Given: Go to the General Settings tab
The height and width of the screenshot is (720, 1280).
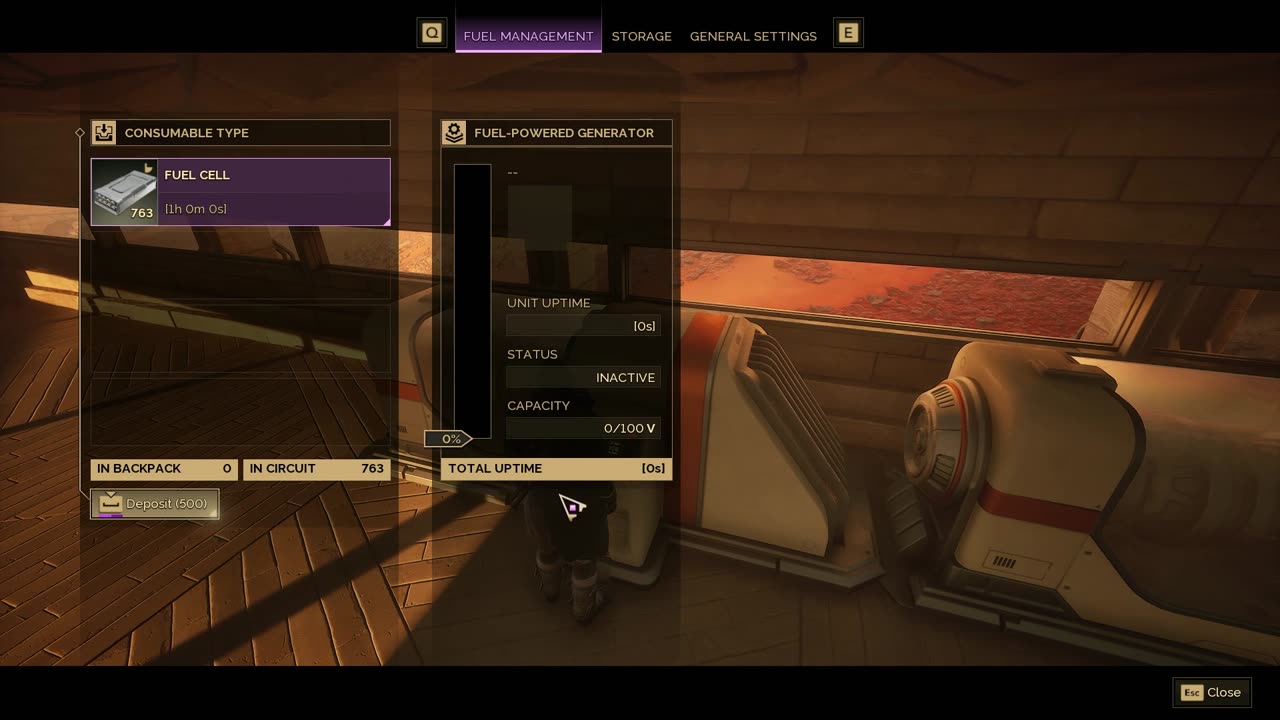Looking at the screenshot, I should coord(753,36).
